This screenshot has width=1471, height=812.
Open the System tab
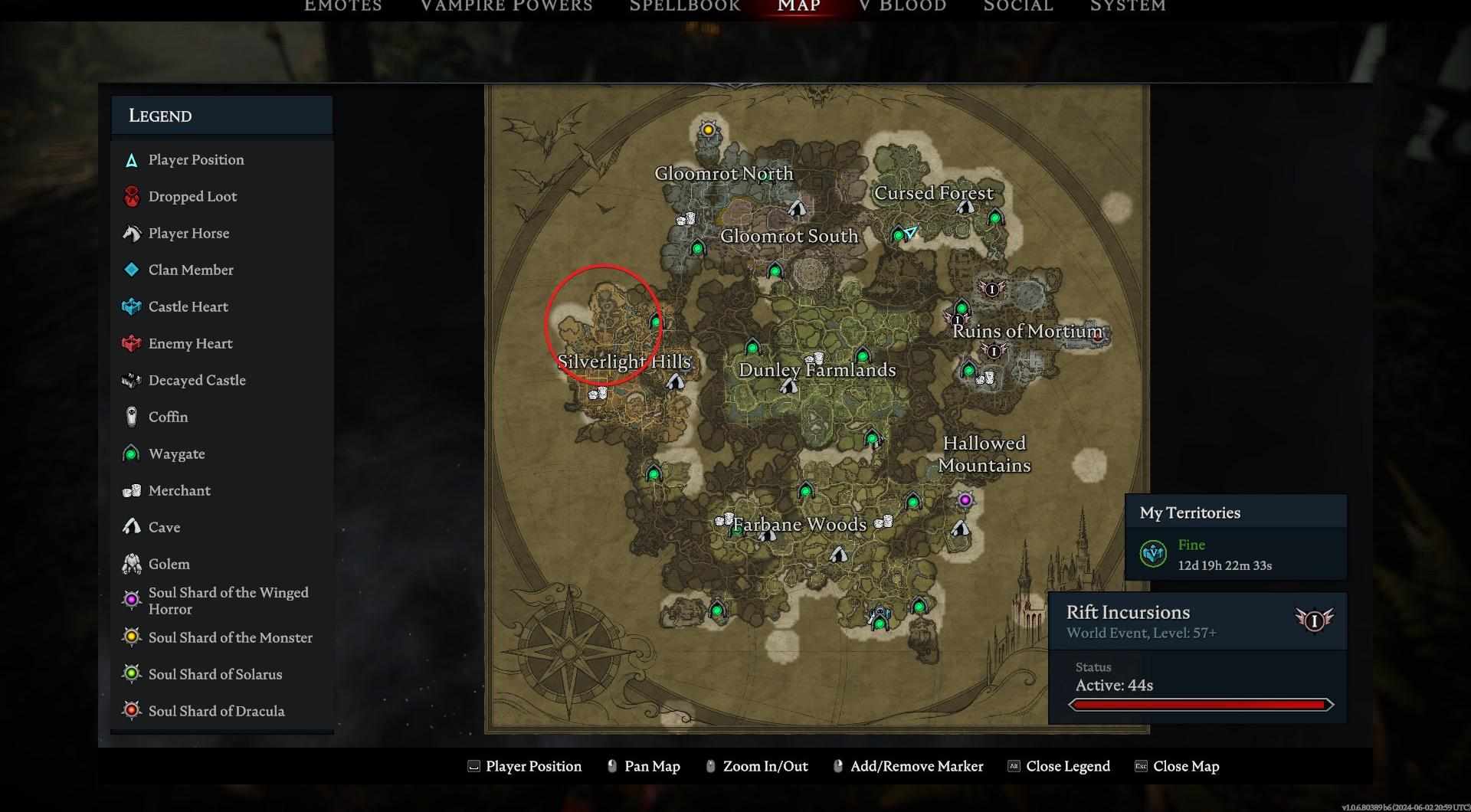[x=1128, y=6]
